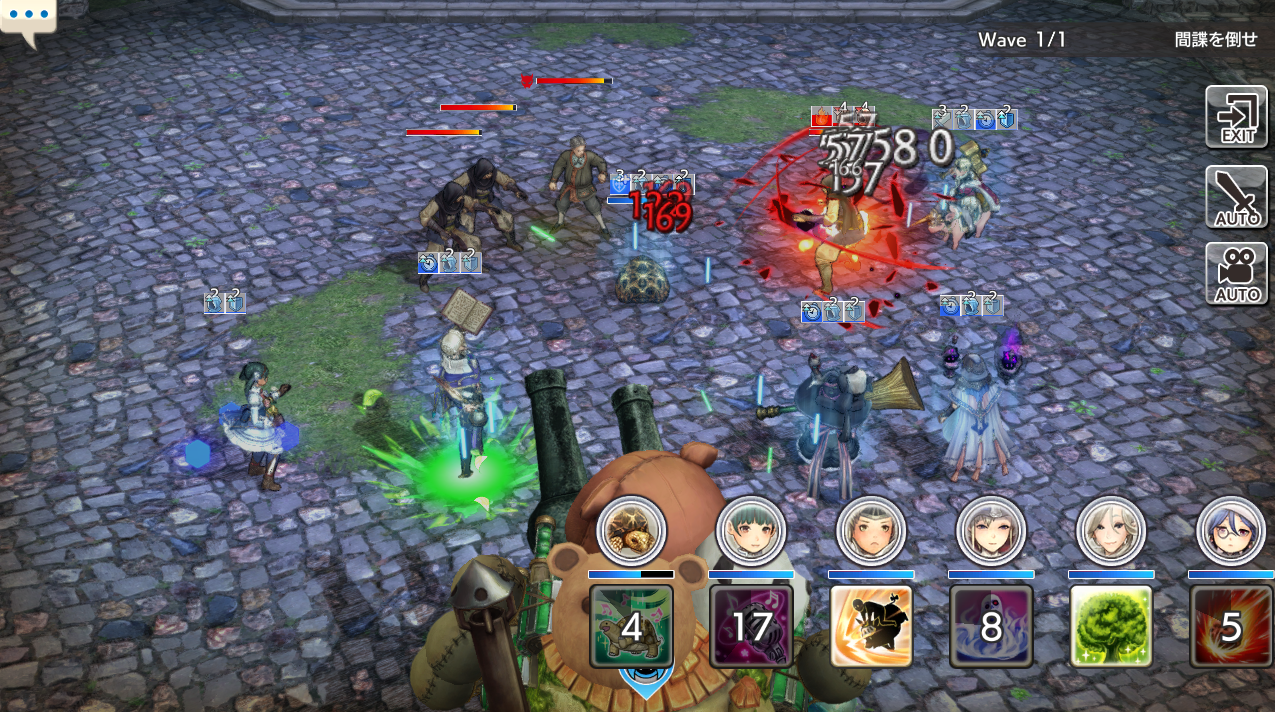1275x712 pixels.
Task: Activate the orange silhouette attack skill
Action: pos(871,626)
